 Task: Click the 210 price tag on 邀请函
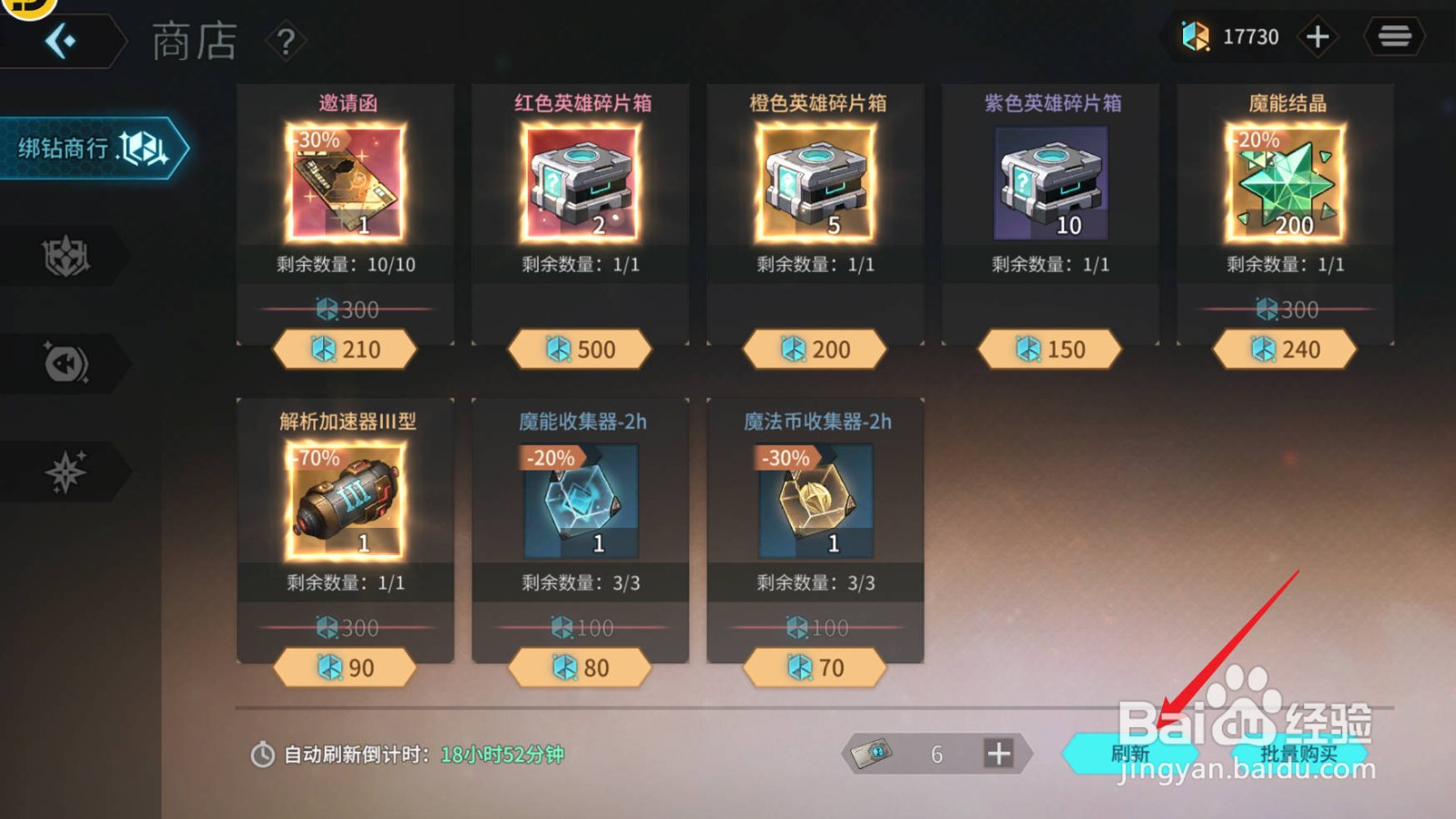(344, 349)
